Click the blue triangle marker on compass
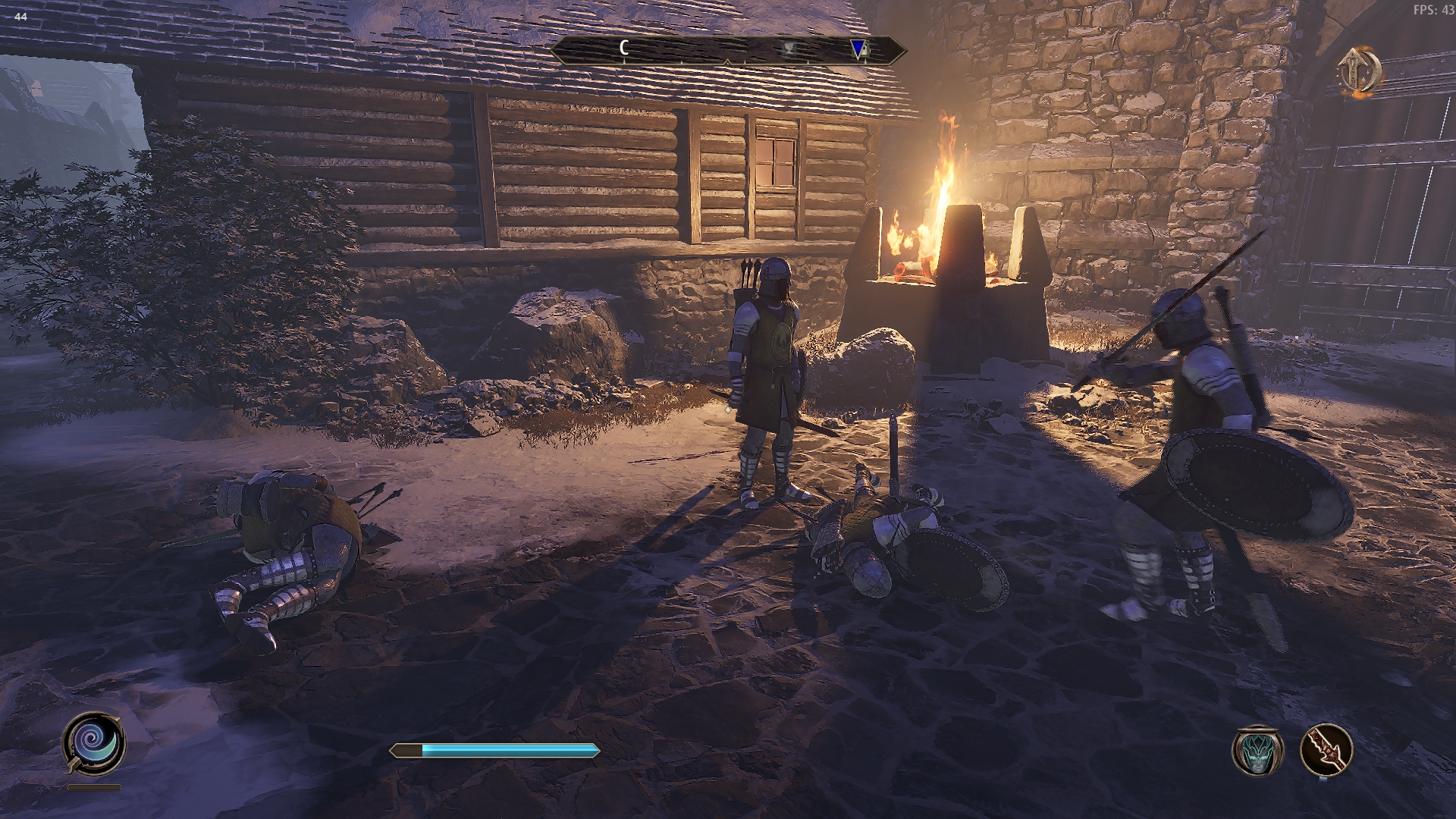The height and width of the screenshot is (819, 1456). point(858,49)
